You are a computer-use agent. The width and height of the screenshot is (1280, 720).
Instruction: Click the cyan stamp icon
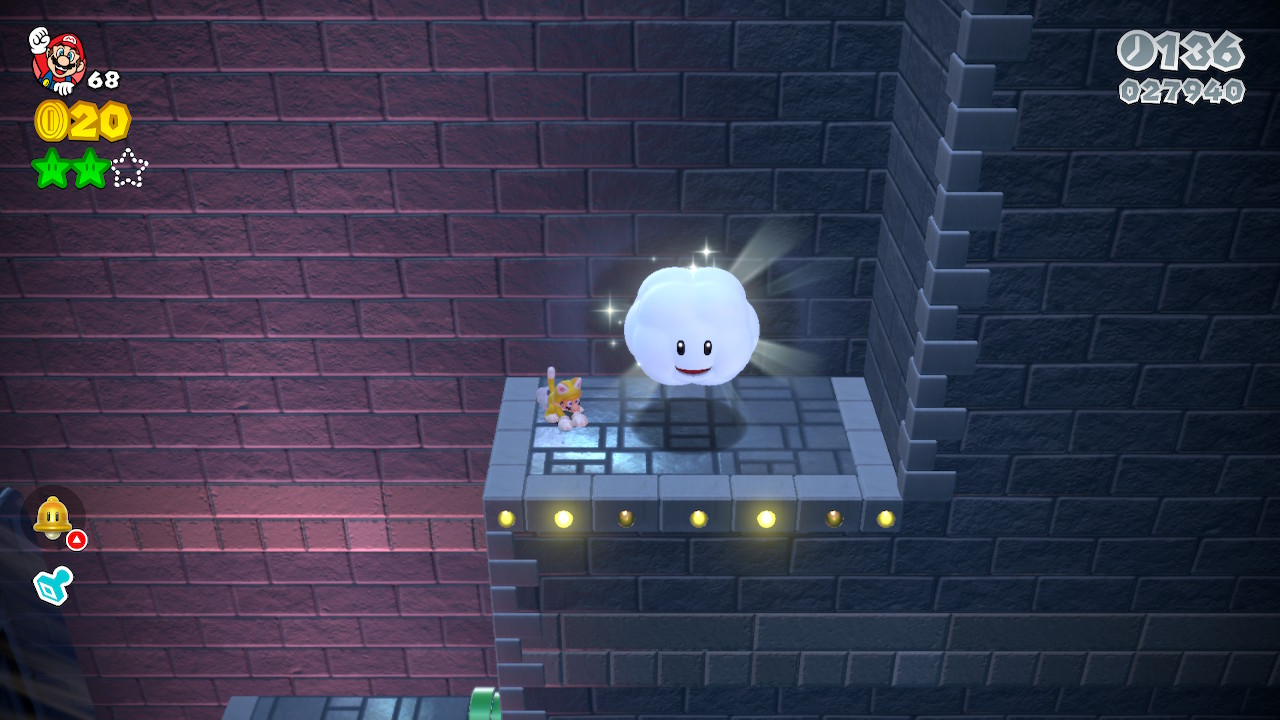tap(52, 585)
